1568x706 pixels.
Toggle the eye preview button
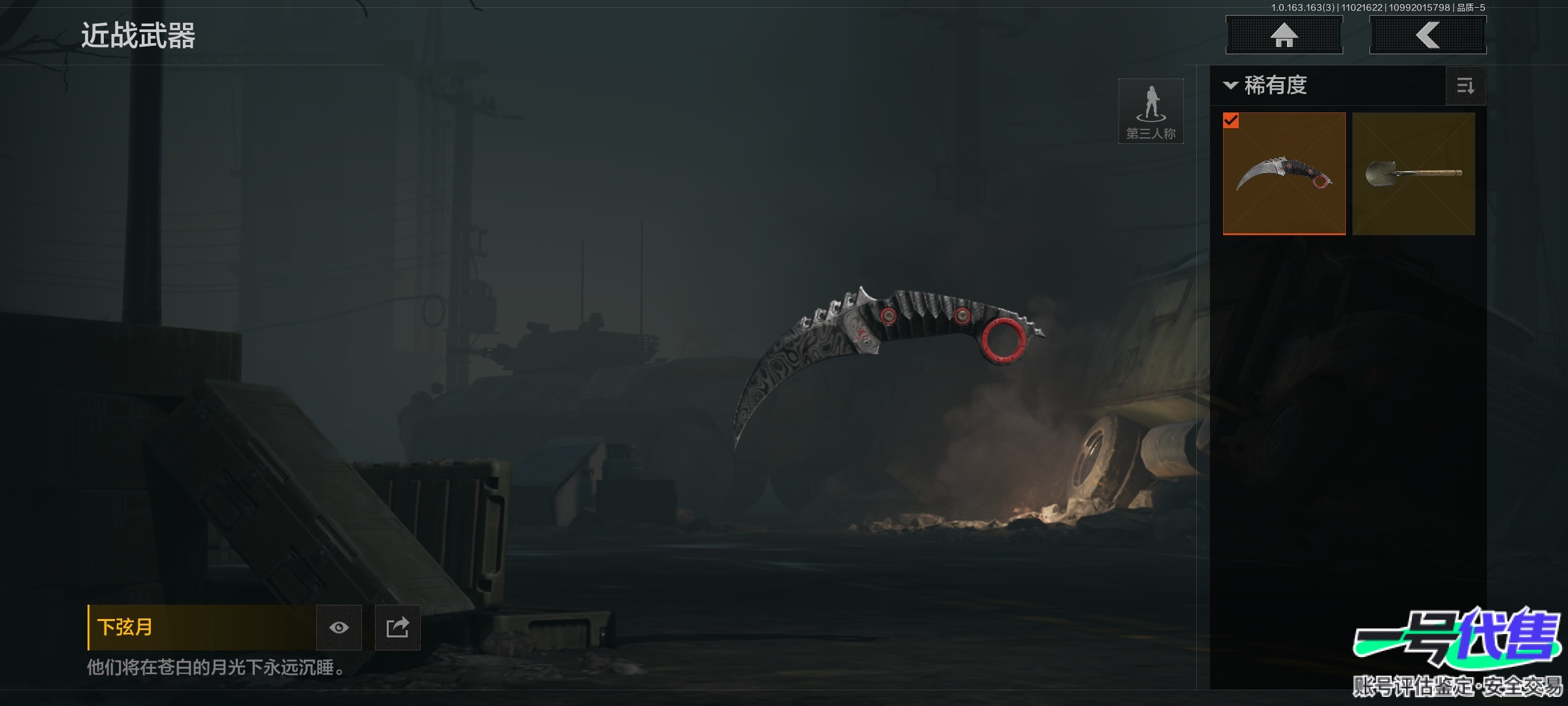(x=338, y=628)
